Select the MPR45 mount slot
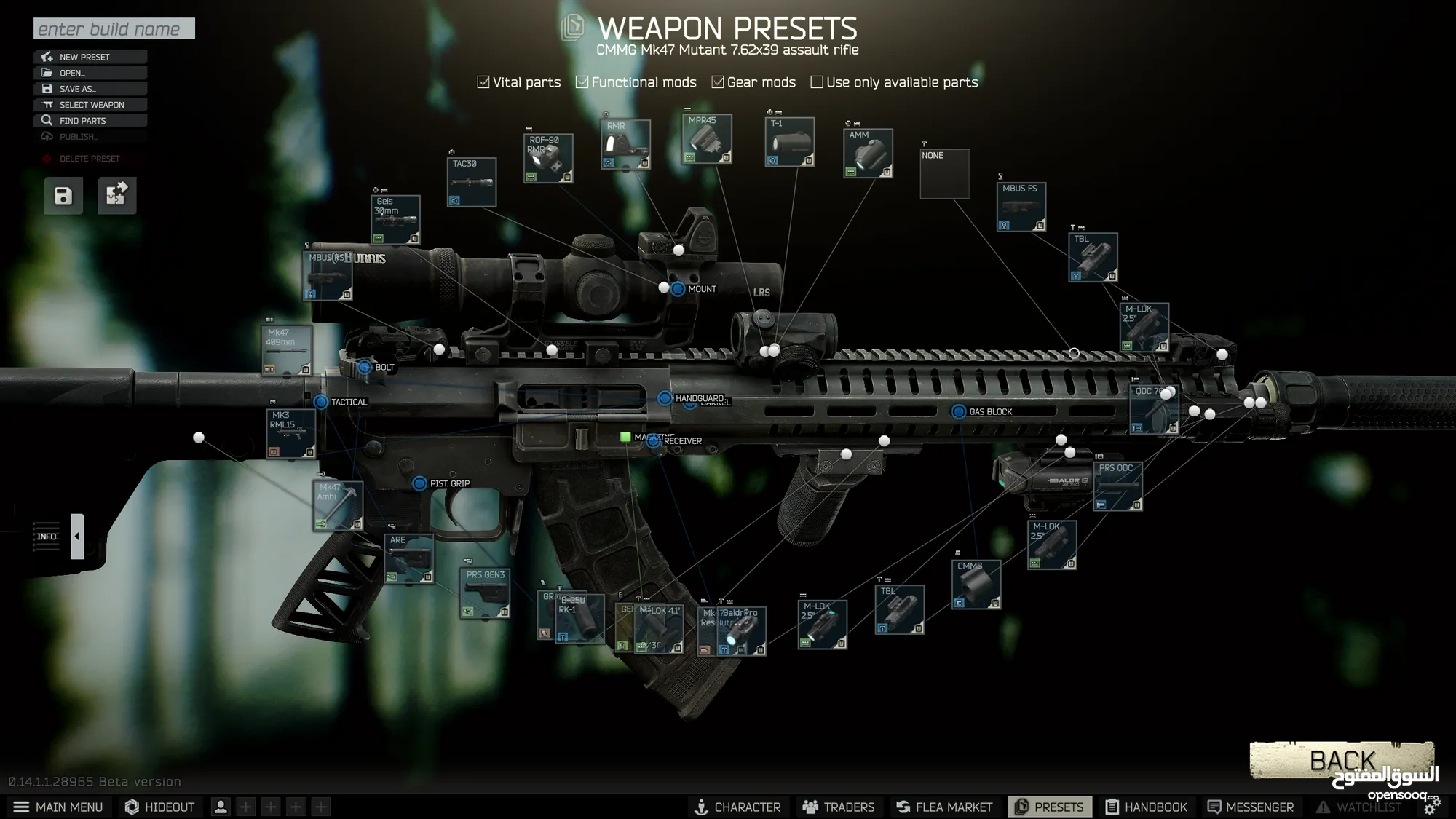The image size is (1456, 819). [x=707, y=138]
